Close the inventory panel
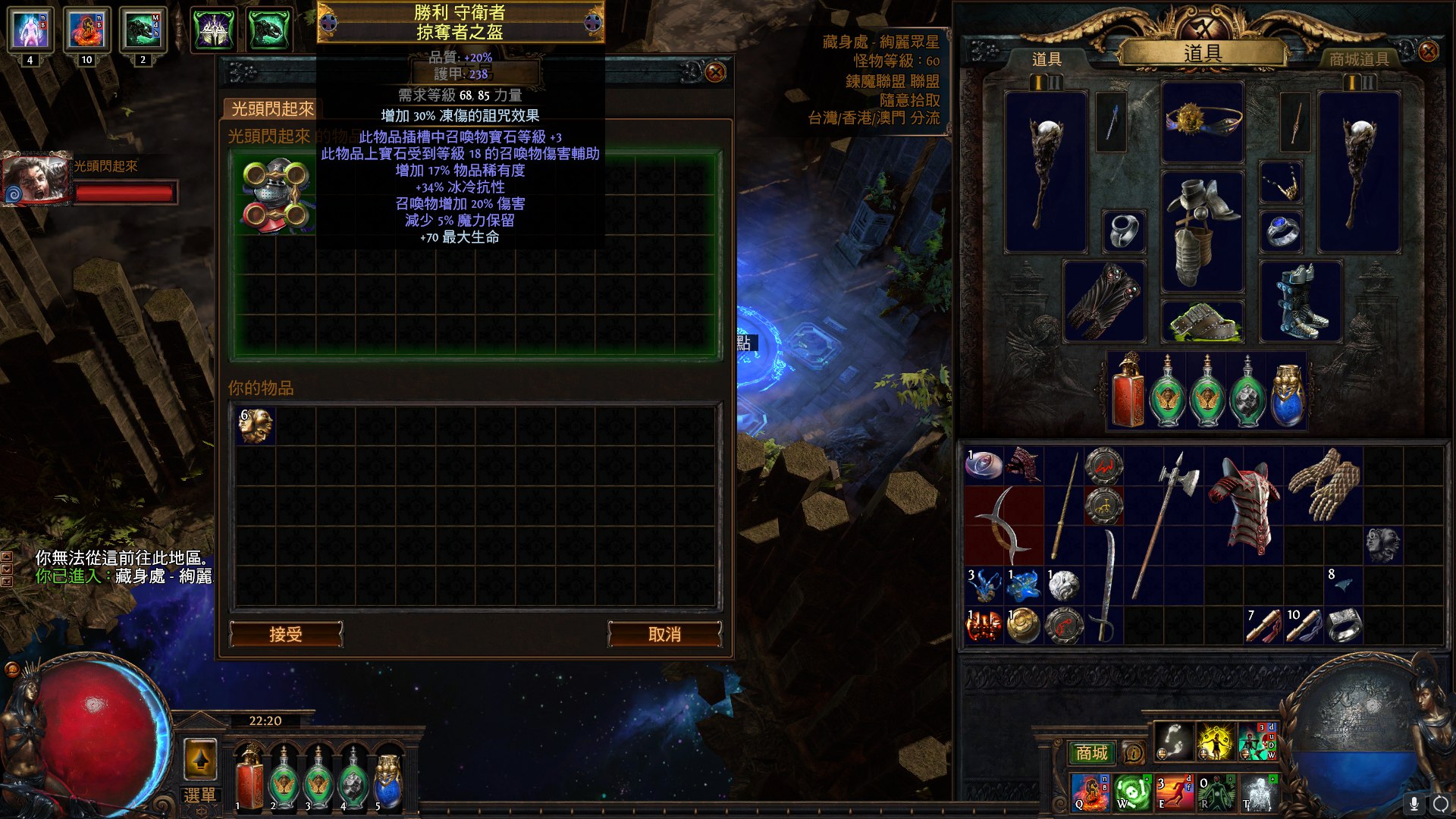This screenshot has height=819, width=1456. (1428, 51)
